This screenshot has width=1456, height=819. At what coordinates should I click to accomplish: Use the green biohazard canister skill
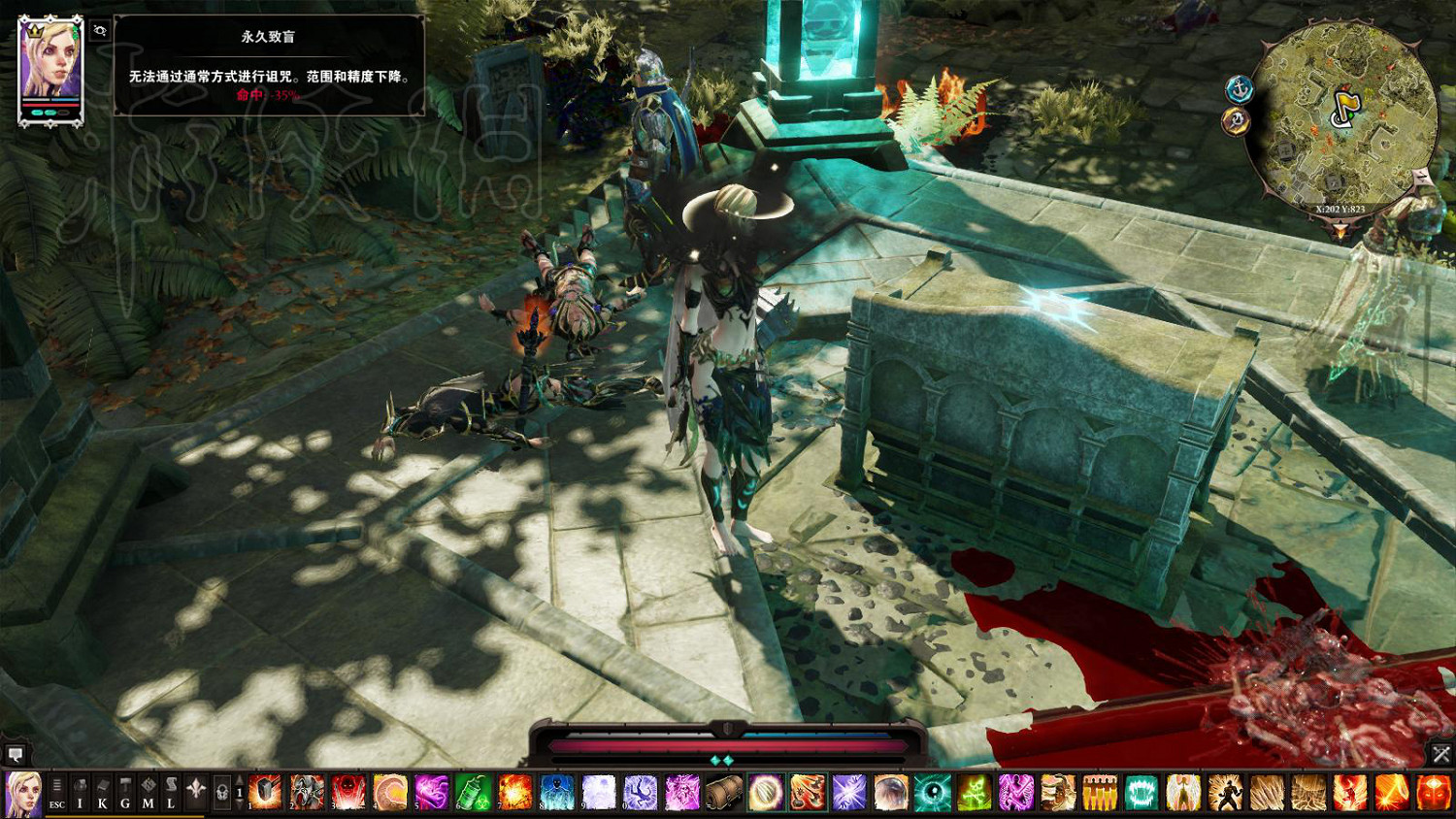(x=473, y=793)
